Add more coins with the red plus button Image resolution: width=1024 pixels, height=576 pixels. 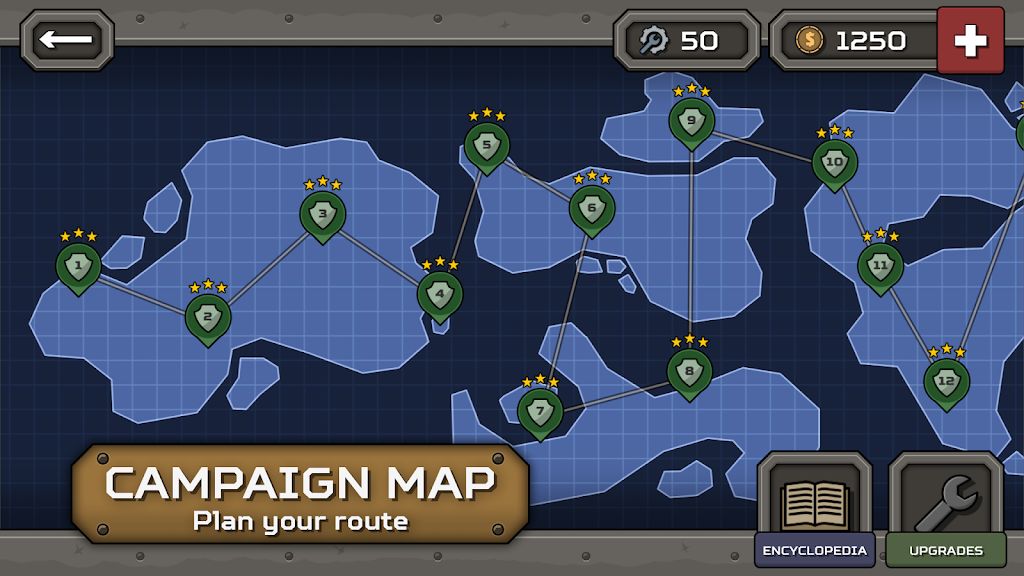(x=969, y=40)
